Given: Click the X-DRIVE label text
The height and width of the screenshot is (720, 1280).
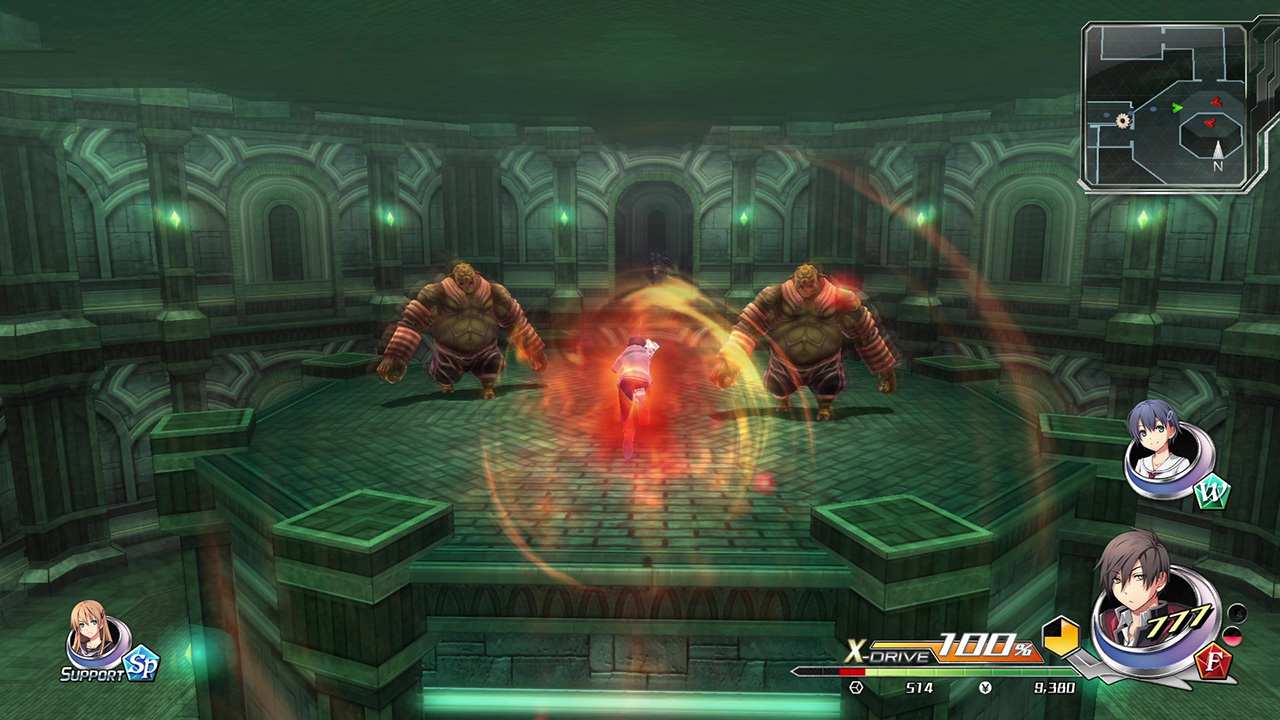Looking at the screenshot, I should [888, 652].
